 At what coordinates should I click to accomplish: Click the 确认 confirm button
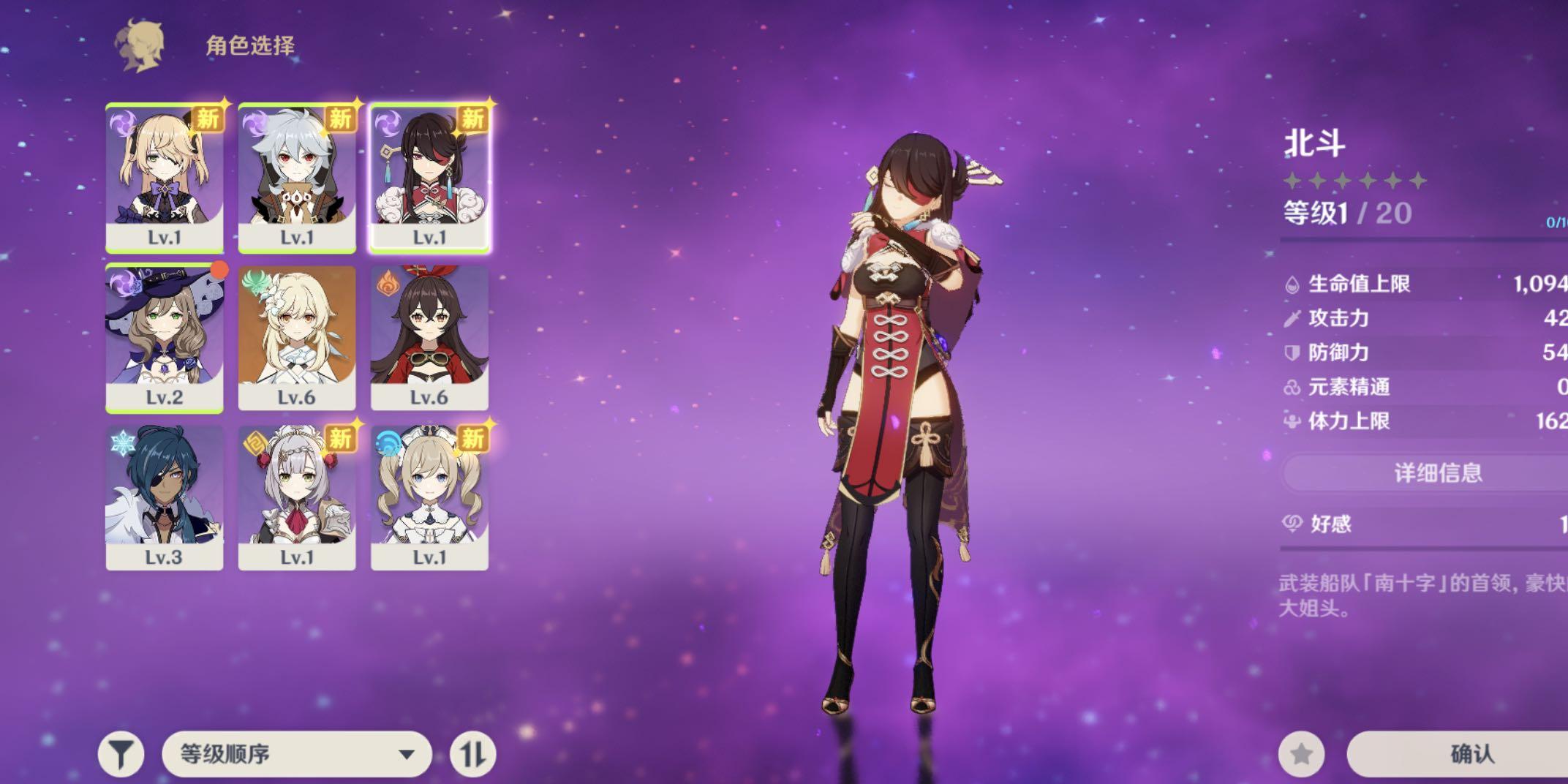click(x=1470, y=754)
